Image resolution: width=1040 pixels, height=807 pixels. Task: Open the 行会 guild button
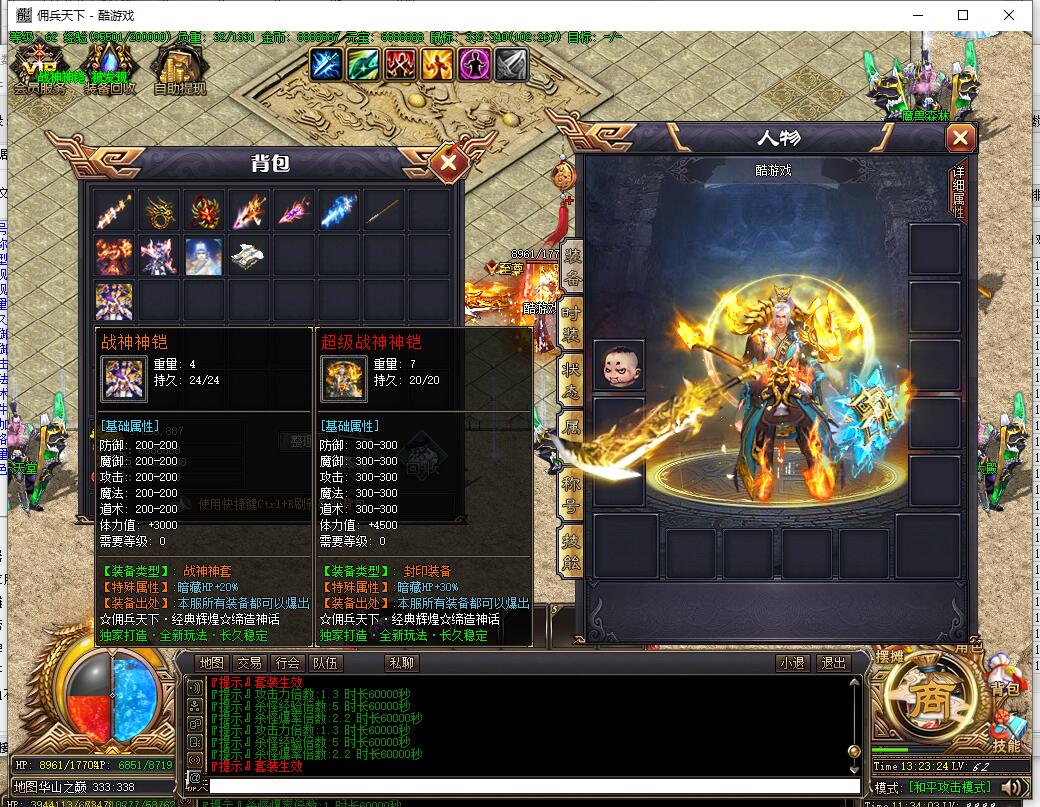288,662
